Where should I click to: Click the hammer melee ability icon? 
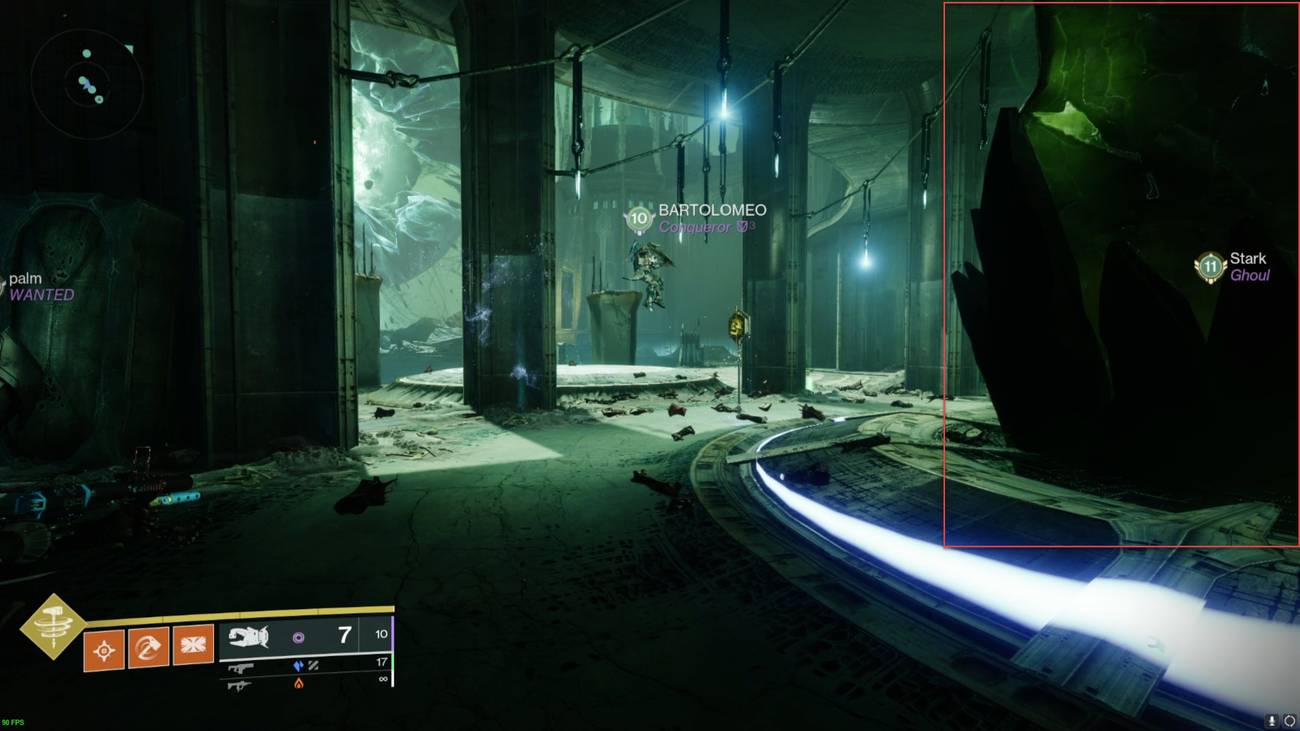click(148, 646)
